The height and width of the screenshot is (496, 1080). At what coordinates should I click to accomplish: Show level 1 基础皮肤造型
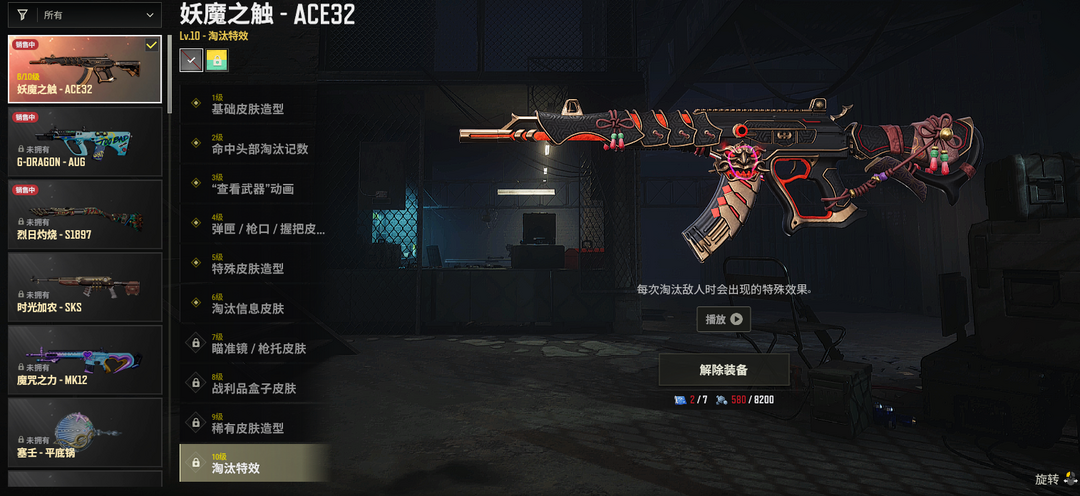click(x=254, y=105)
